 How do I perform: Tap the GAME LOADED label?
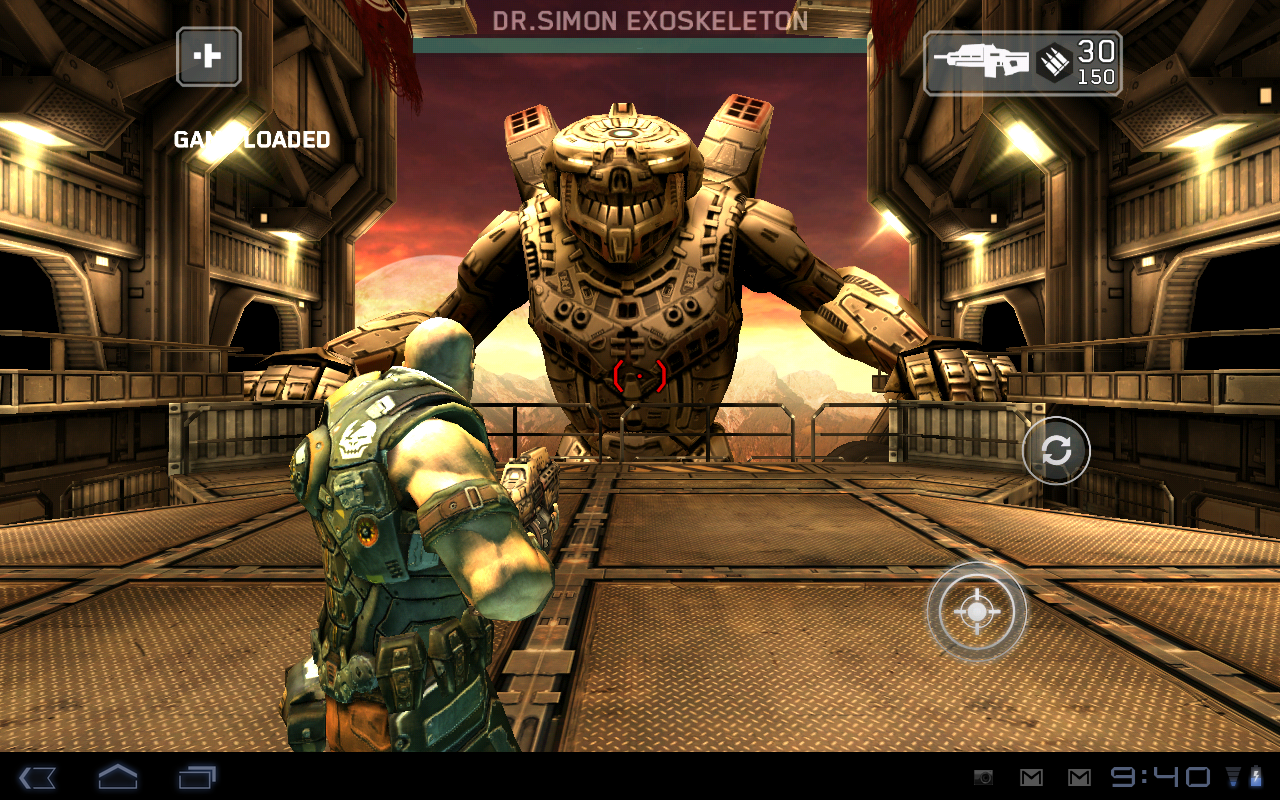click(x=251, y=139)
